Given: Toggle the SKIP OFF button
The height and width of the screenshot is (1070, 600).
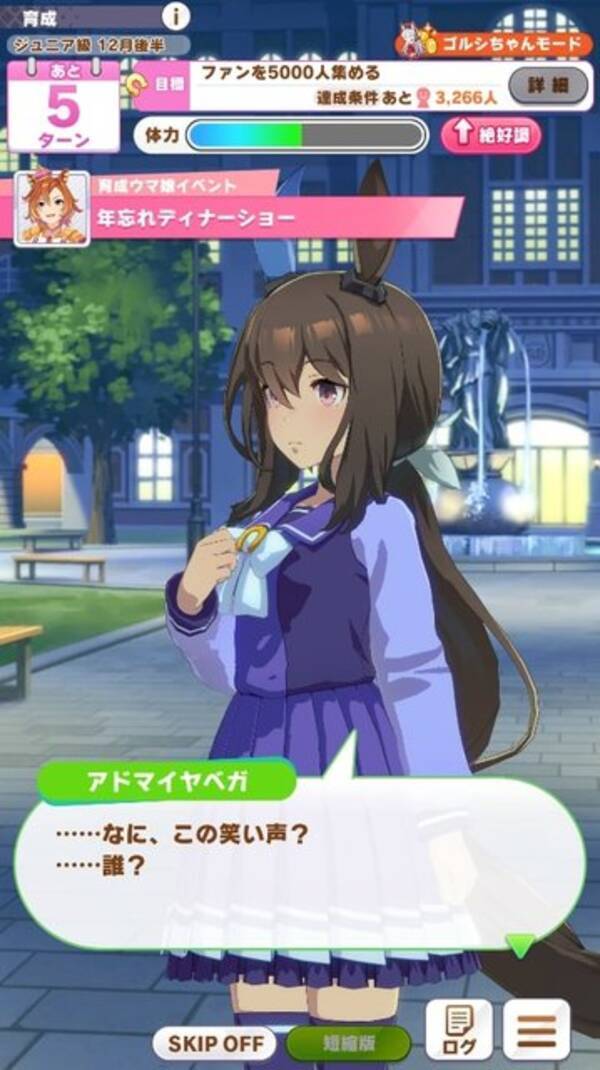Looking at the screenshot, I should pos(215,1044).
